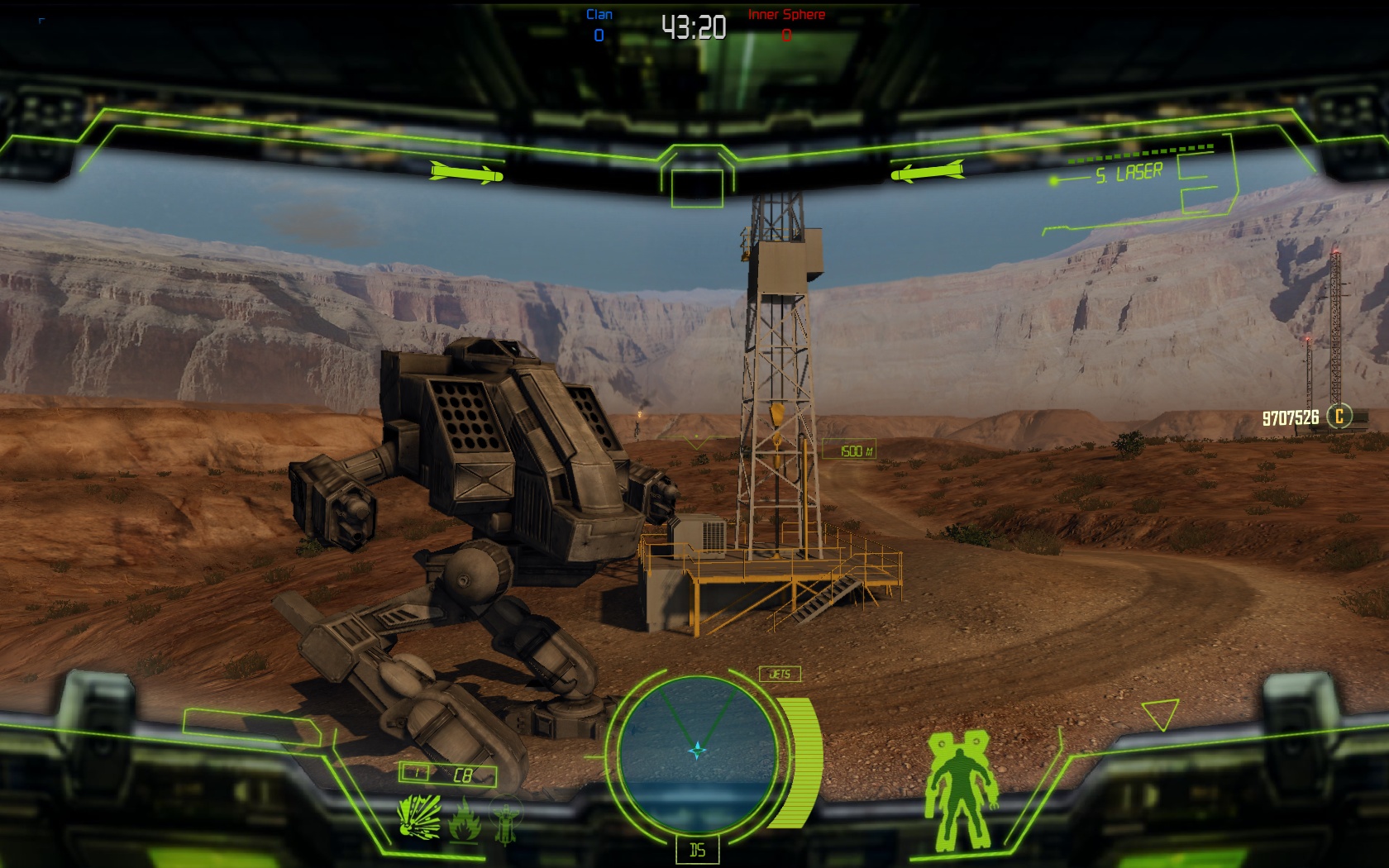Click the JETS indicator label
This screenshot has height=868, width=1389.
[x=780, y=674]
